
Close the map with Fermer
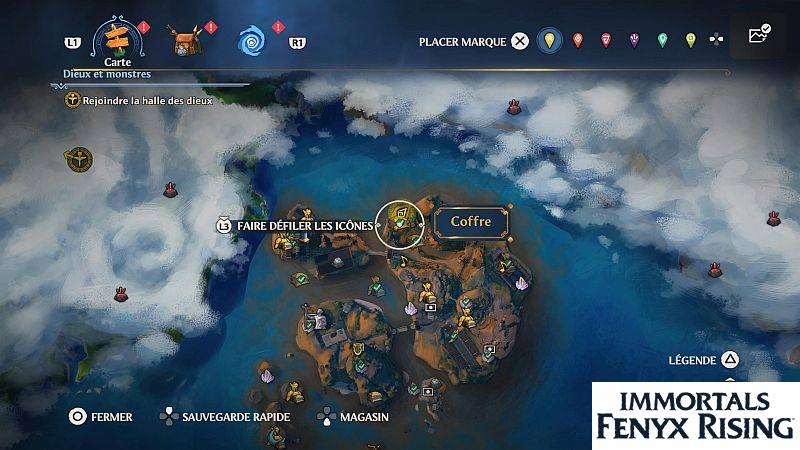[100, 416]
